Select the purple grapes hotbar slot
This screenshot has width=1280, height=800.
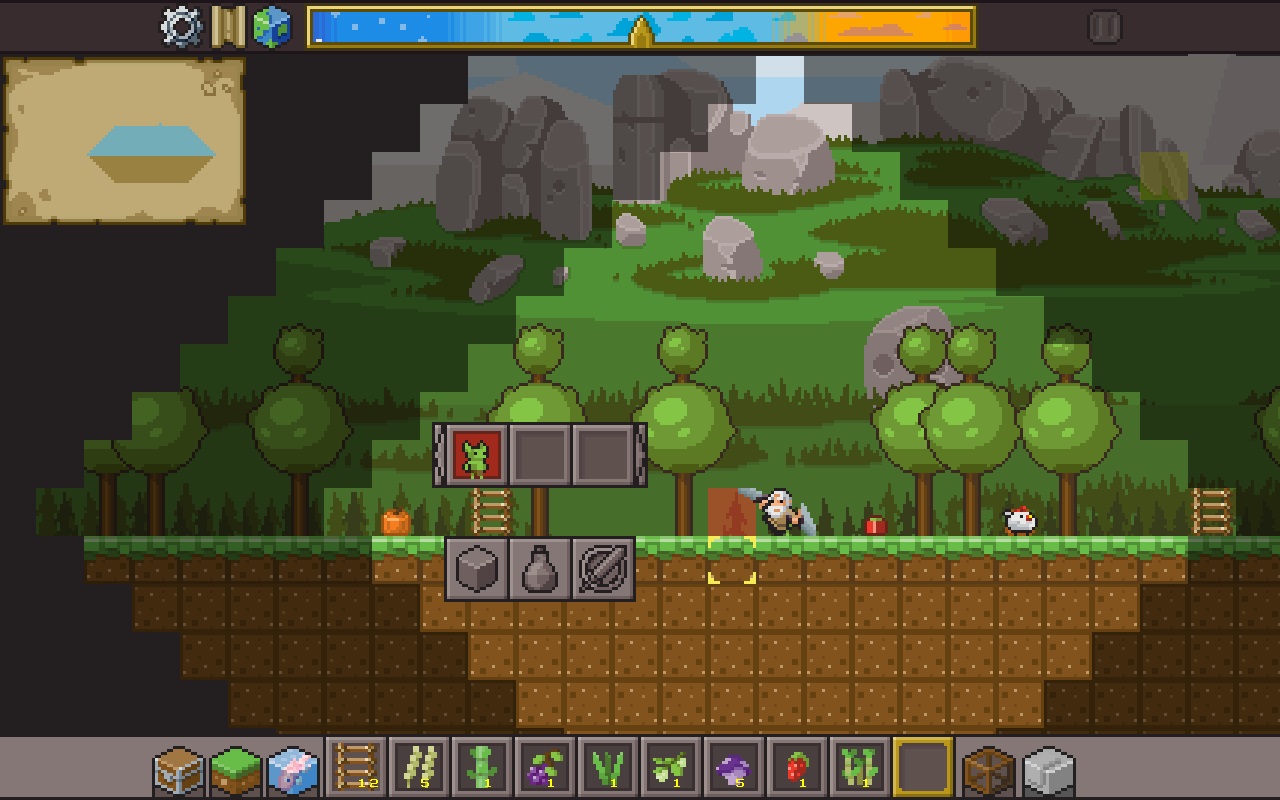point(545,768)
